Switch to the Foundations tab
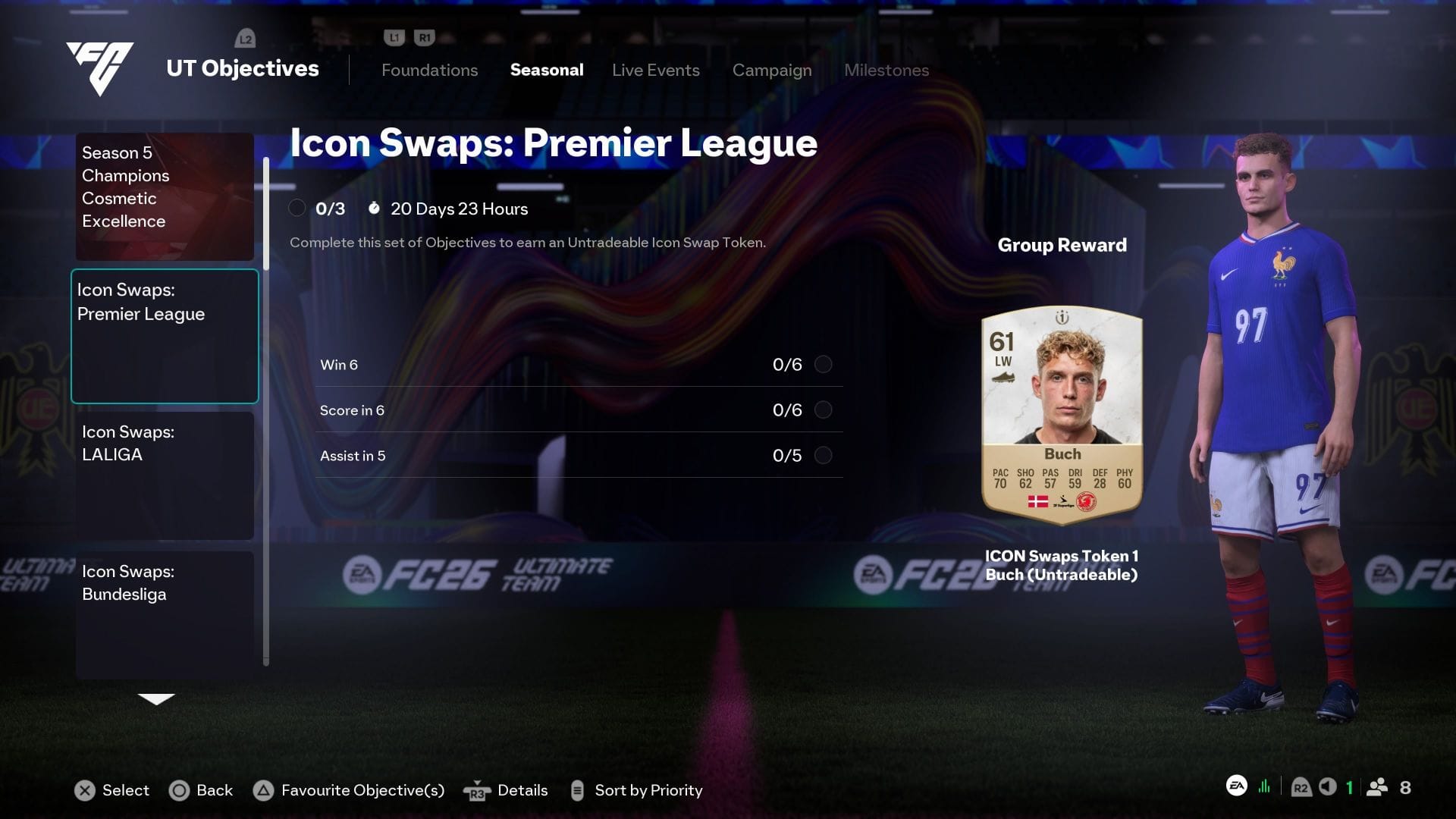Screen dimensions: 1456x819 click(x=429, y=70)
